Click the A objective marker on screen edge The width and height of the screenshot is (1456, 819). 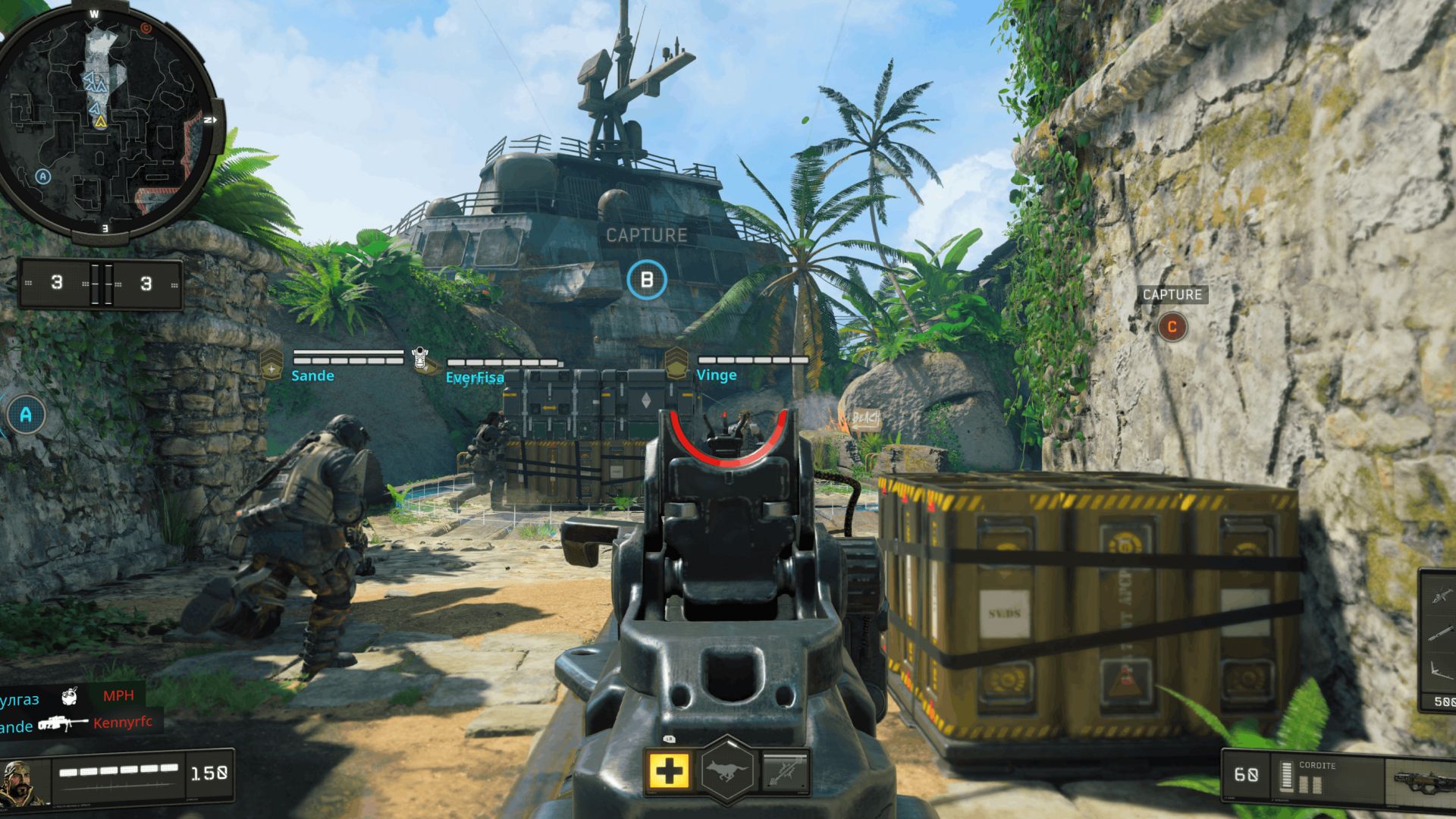[26, 415]
